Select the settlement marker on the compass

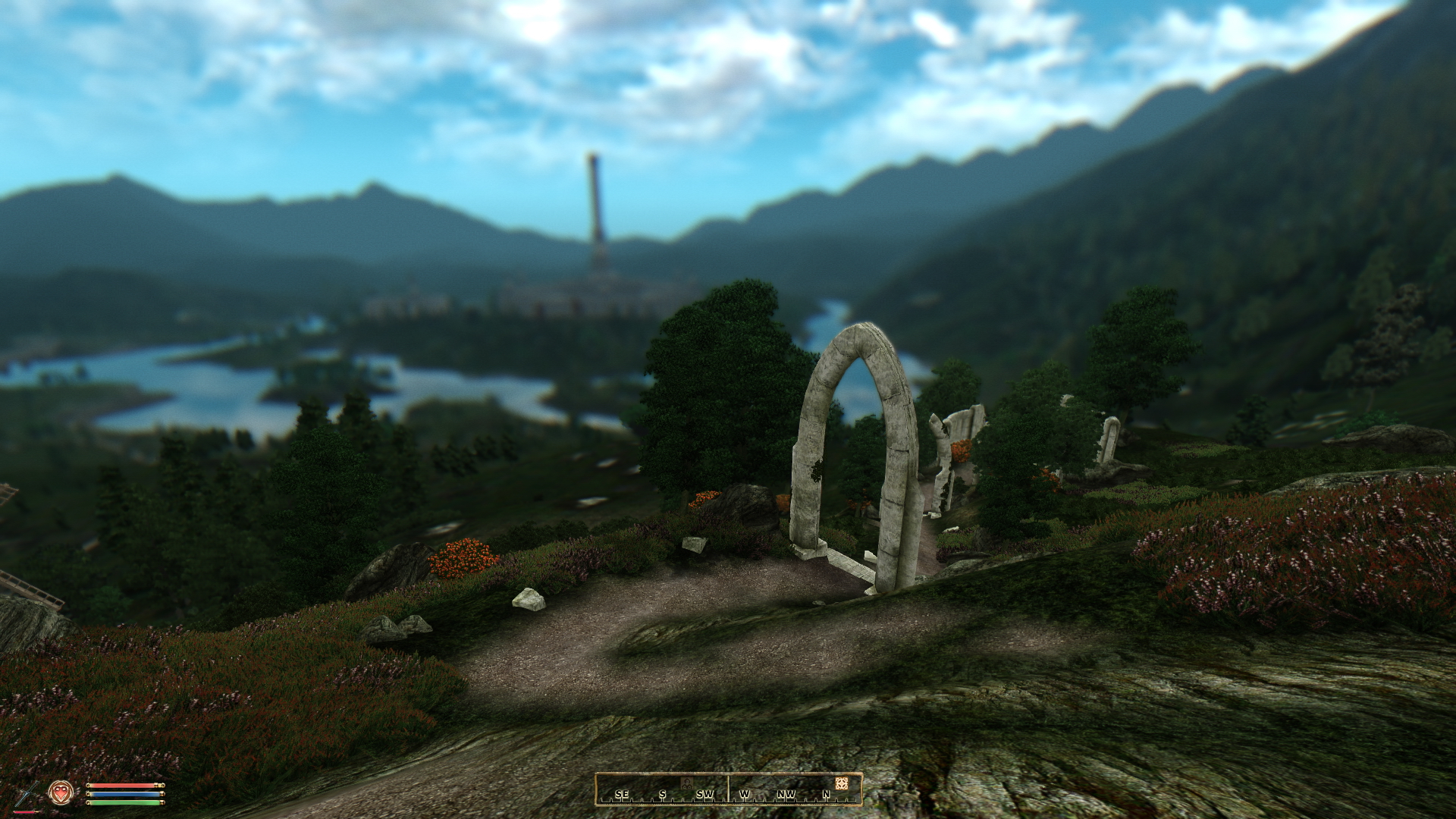pyautogui.click(x=686, y=782)
